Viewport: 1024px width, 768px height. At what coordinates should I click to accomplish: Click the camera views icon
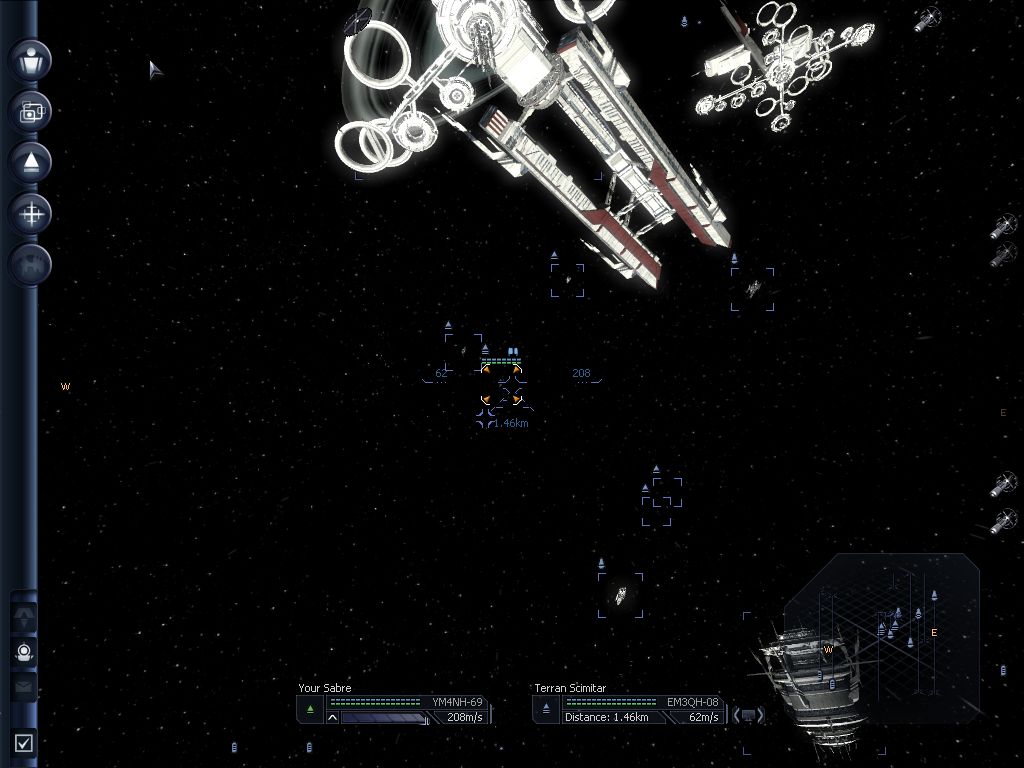tap(30, 111)
